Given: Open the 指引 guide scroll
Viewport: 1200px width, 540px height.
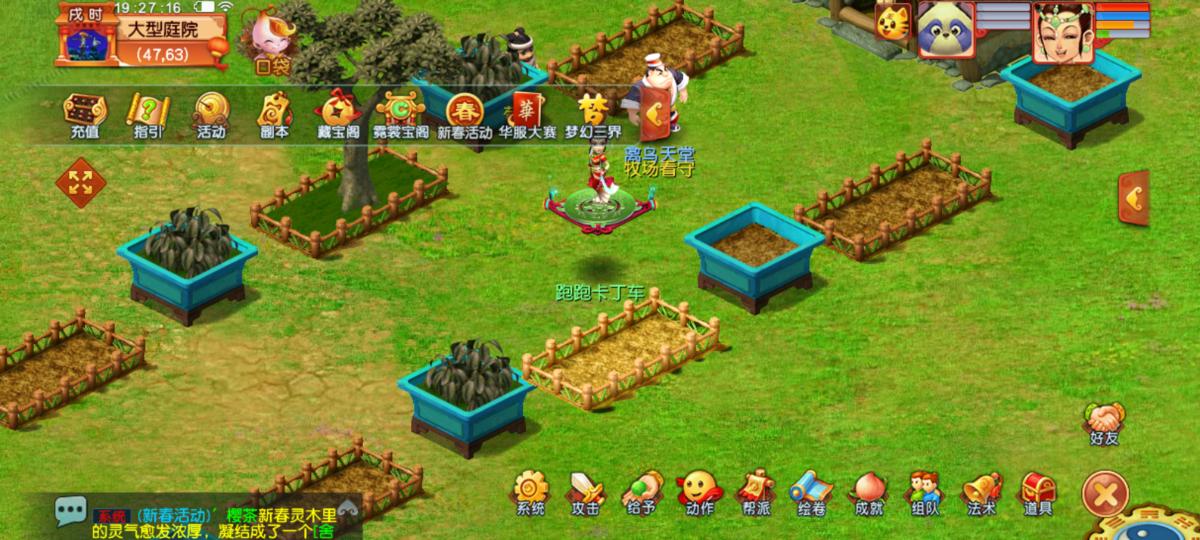Looking at the screenshot, I should 146,113.
